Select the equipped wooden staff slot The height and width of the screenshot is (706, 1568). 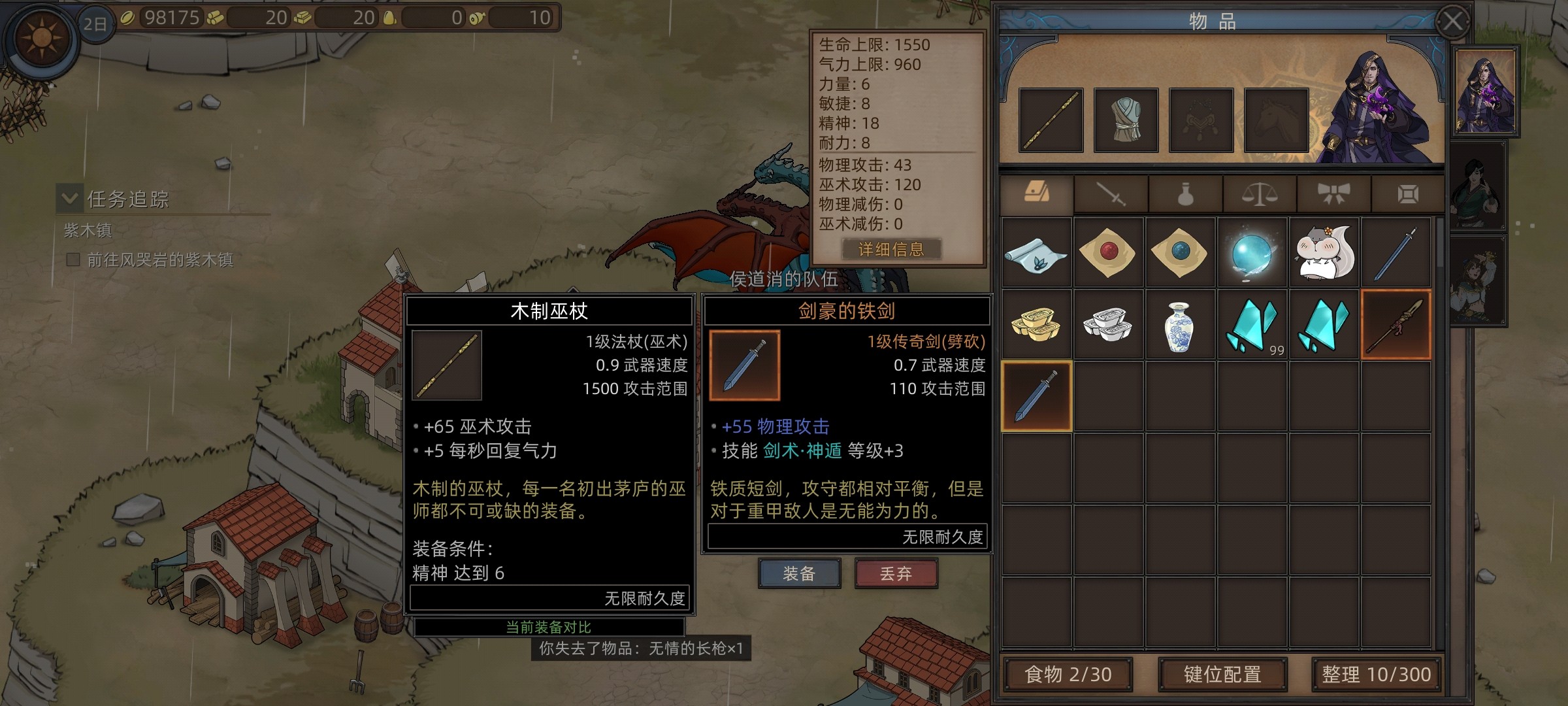click(x=1051, y=120)
